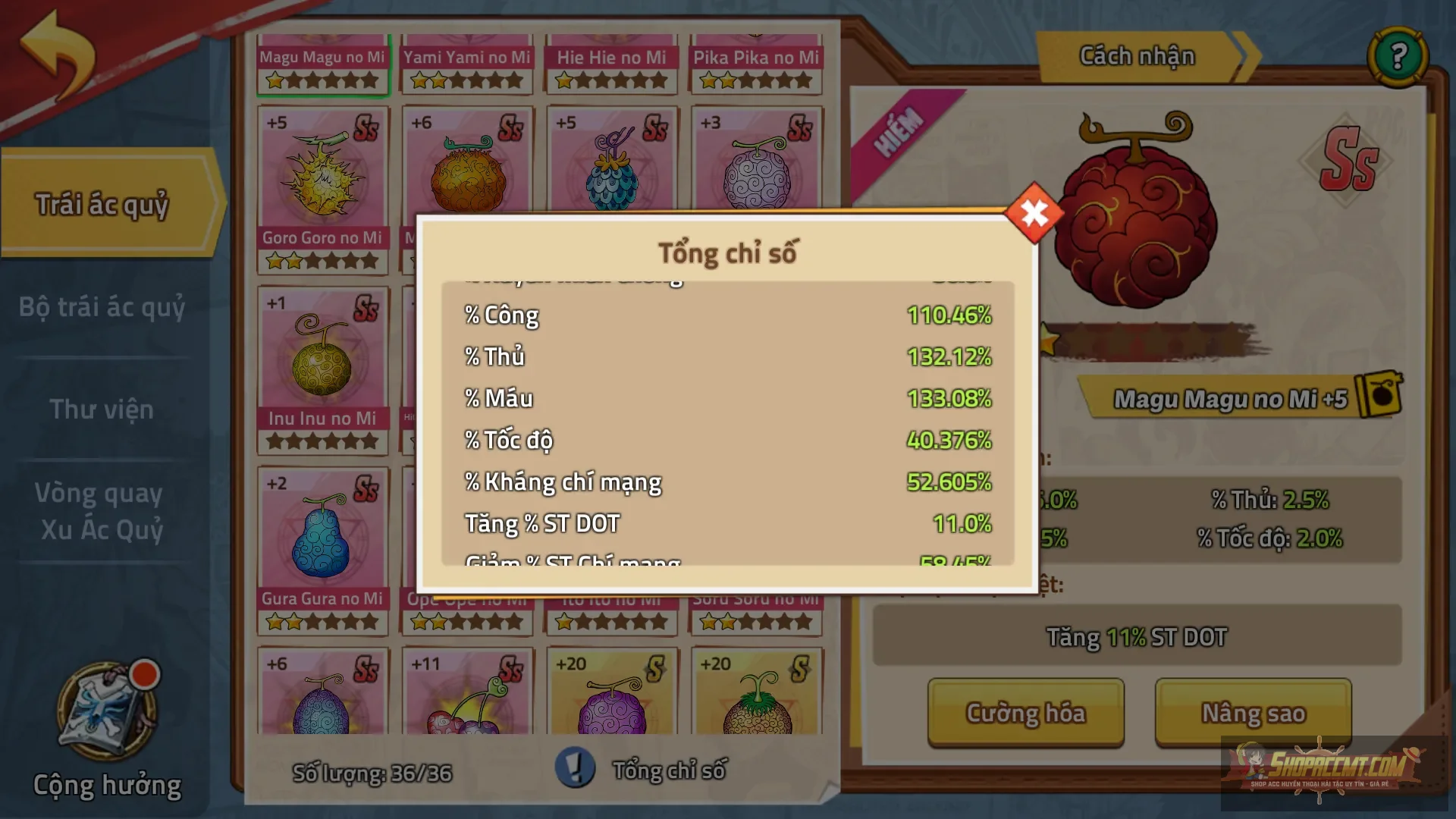Switch to the Bộ trái ác quỷ tab
Image resolution: width=1456 pixels, height=819 pixels.
pos(102,309)
